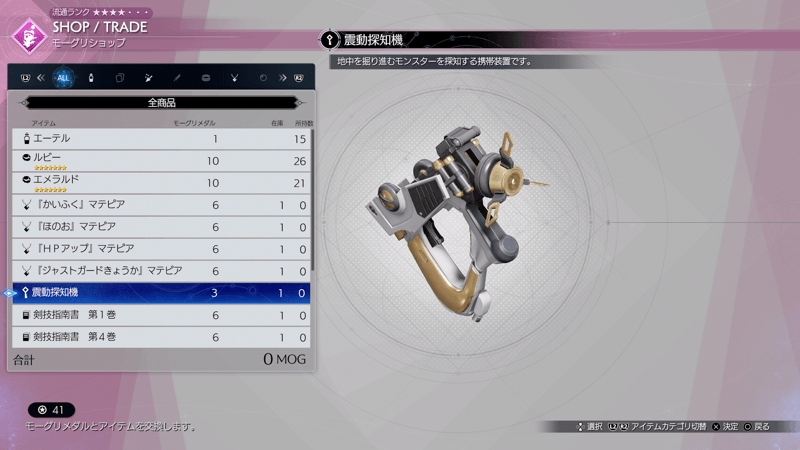Switch to the potion bottle category tab
The width and height of the screenshot is (800, 450).
coord(91,77)
